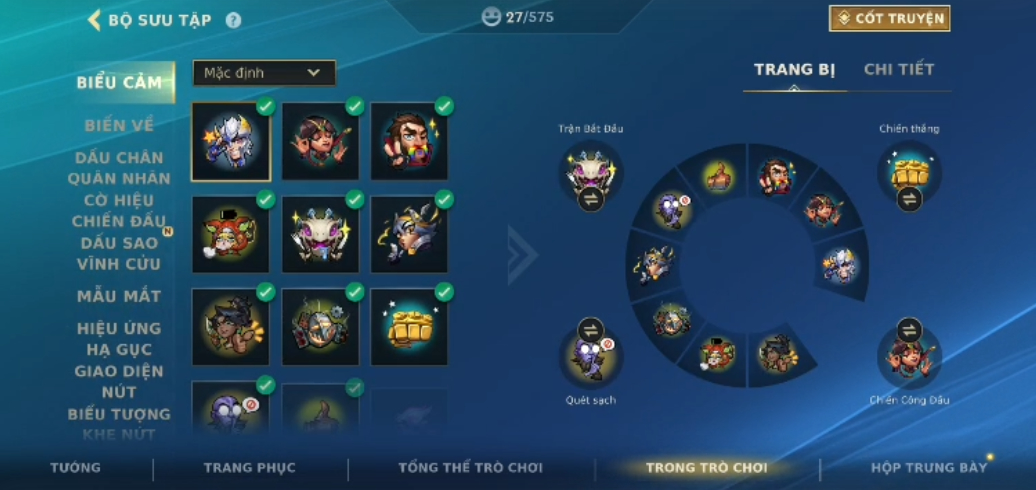Screen dimensions: 1036x490
Task: Select the Tổng Thể Trò Chơi tab
Action: (x=470, y=468)
